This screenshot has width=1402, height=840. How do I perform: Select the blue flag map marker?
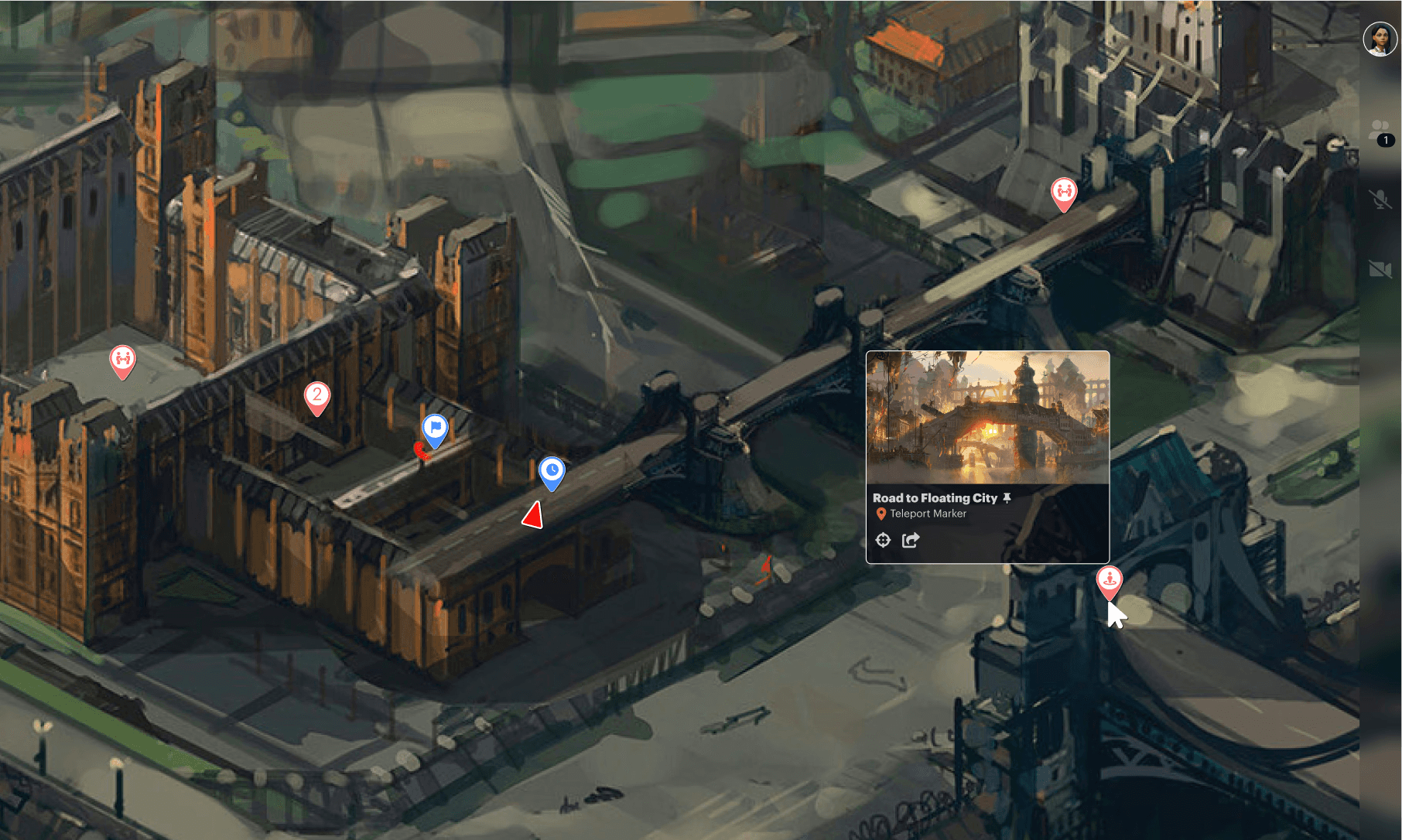click(x=435, y=428)
